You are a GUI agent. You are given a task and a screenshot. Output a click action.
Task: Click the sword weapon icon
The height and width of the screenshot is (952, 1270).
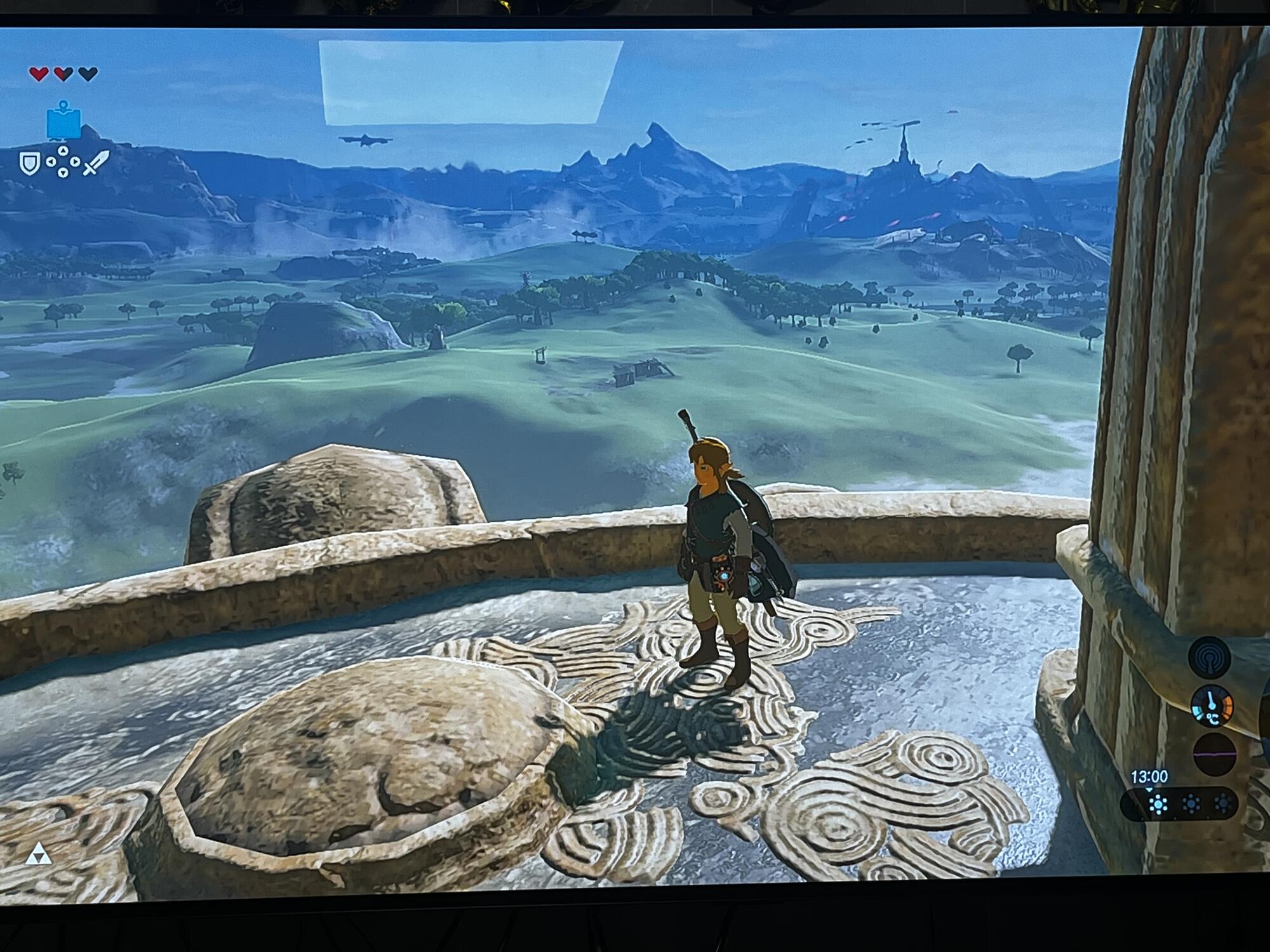(x=96, y=163)
